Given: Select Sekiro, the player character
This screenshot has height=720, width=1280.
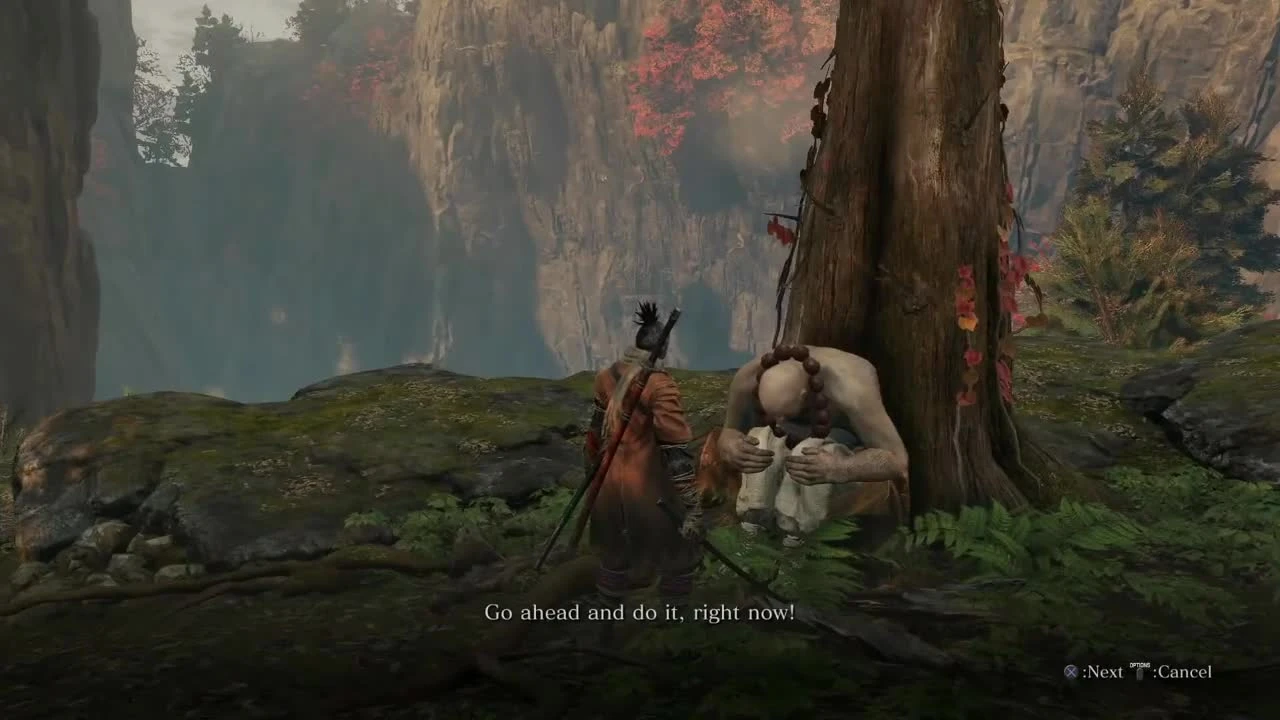Looking at the screenshot, I should [x=640, y=450].
